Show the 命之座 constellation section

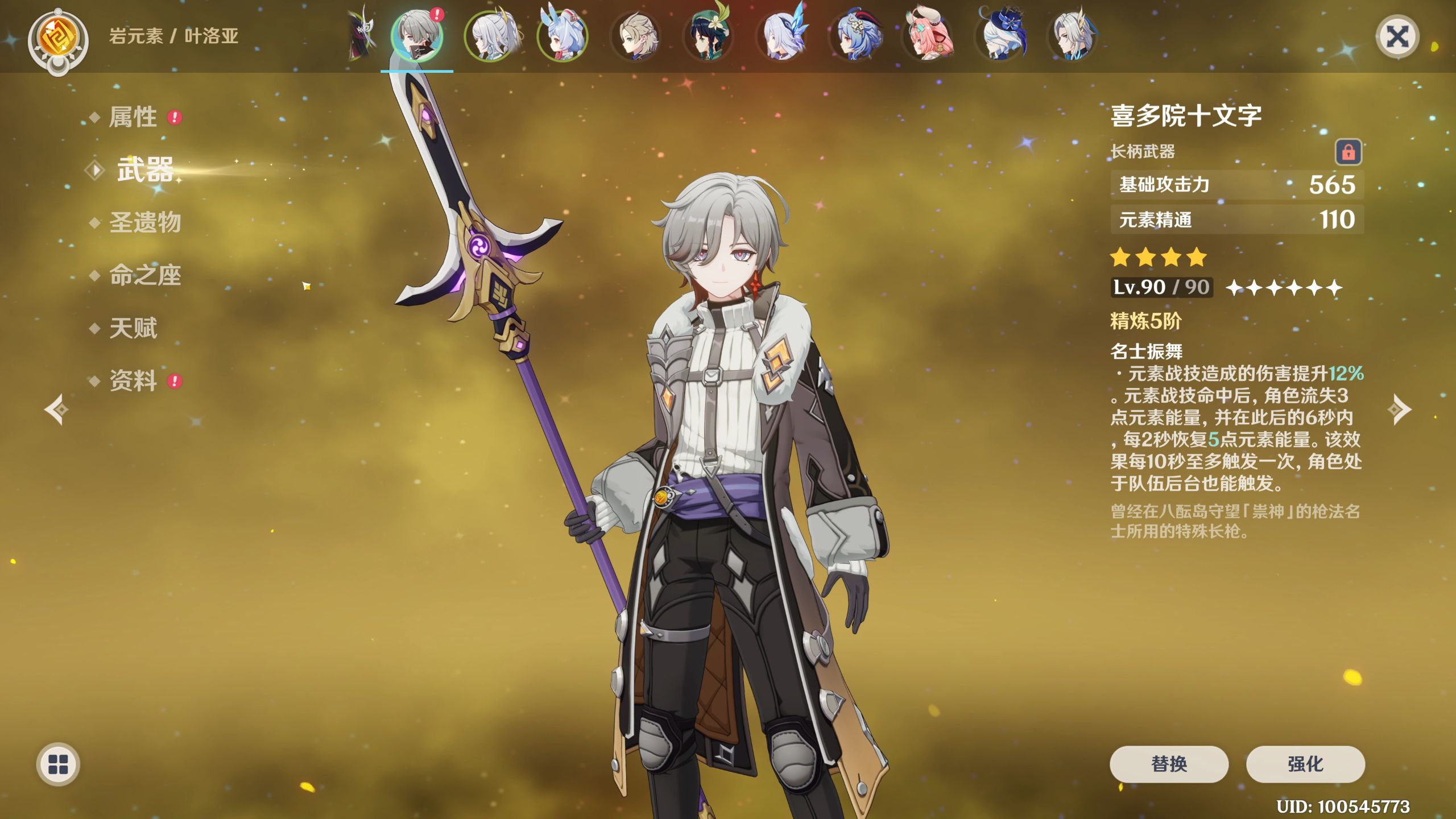tap(145, 275)
